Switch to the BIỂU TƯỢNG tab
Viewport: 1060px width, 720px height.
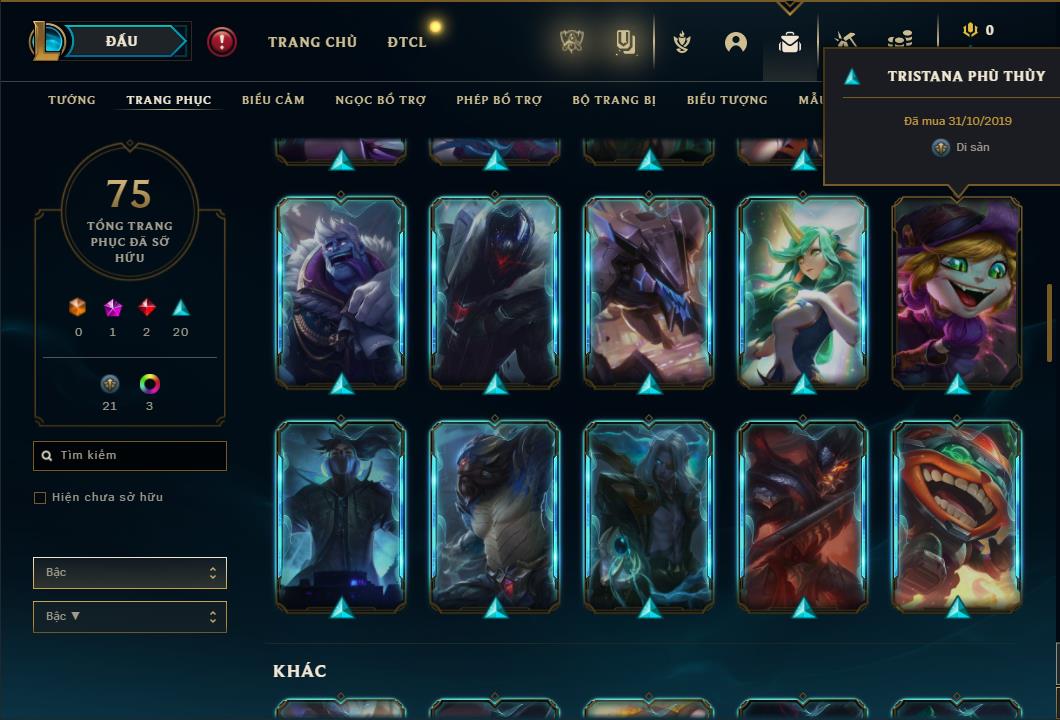coord(727,100)
